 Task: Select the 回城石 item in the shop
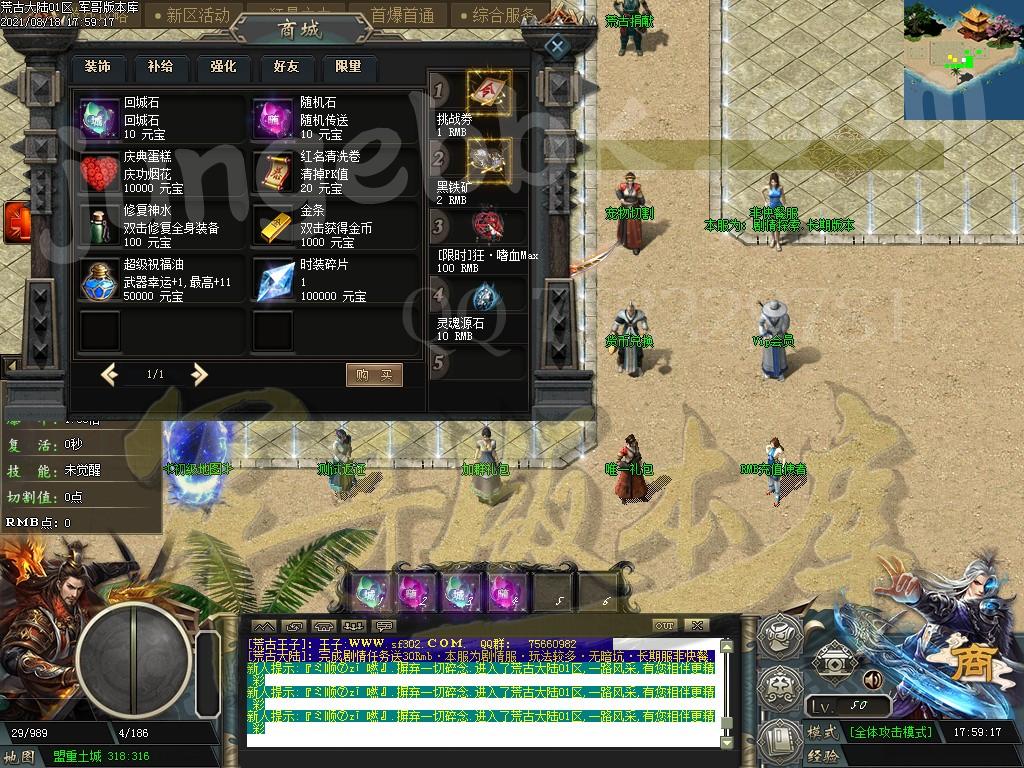(x=100, y=119)
